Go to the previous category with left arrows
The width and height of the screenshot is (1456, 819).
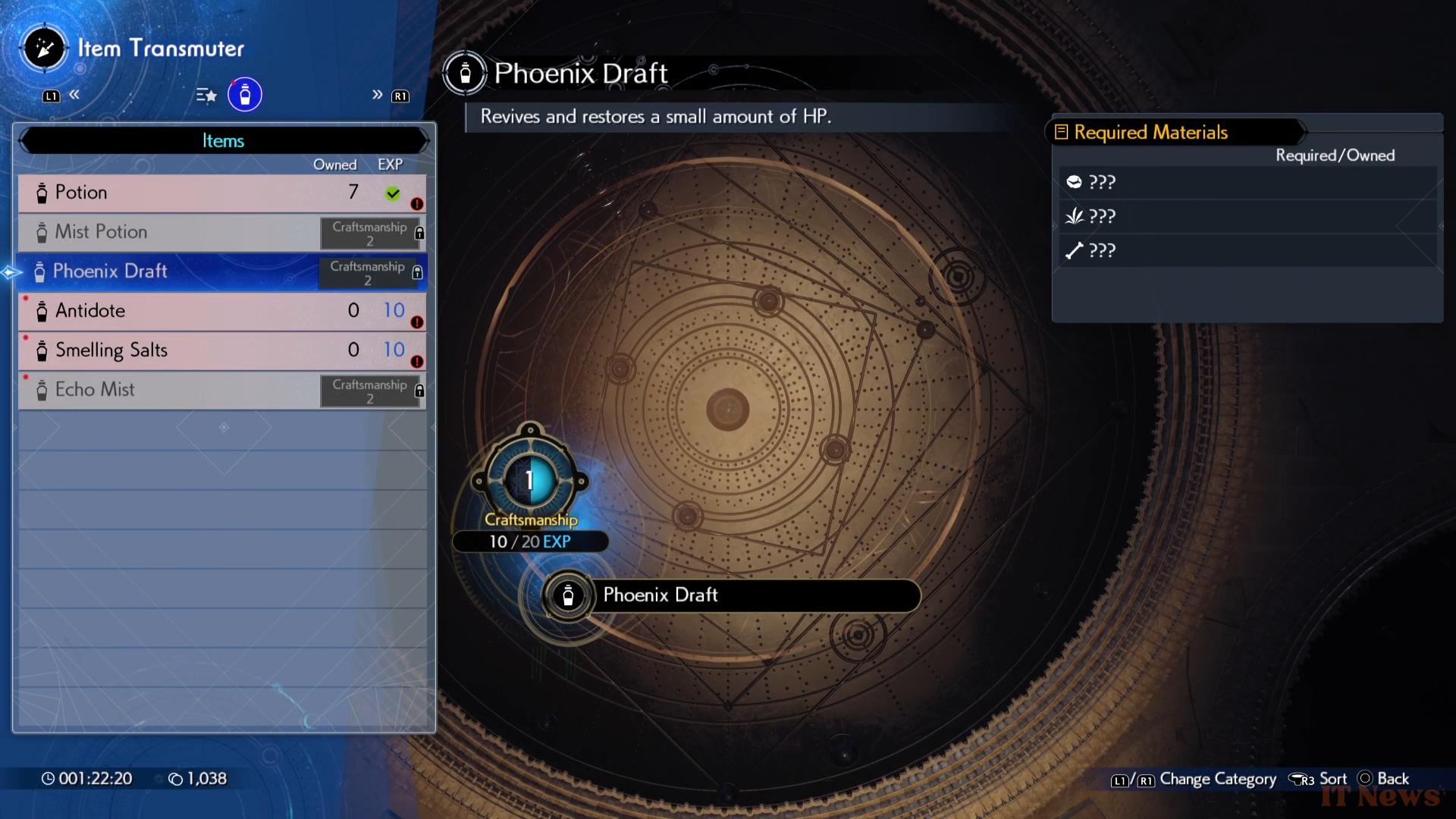(74, 95)
